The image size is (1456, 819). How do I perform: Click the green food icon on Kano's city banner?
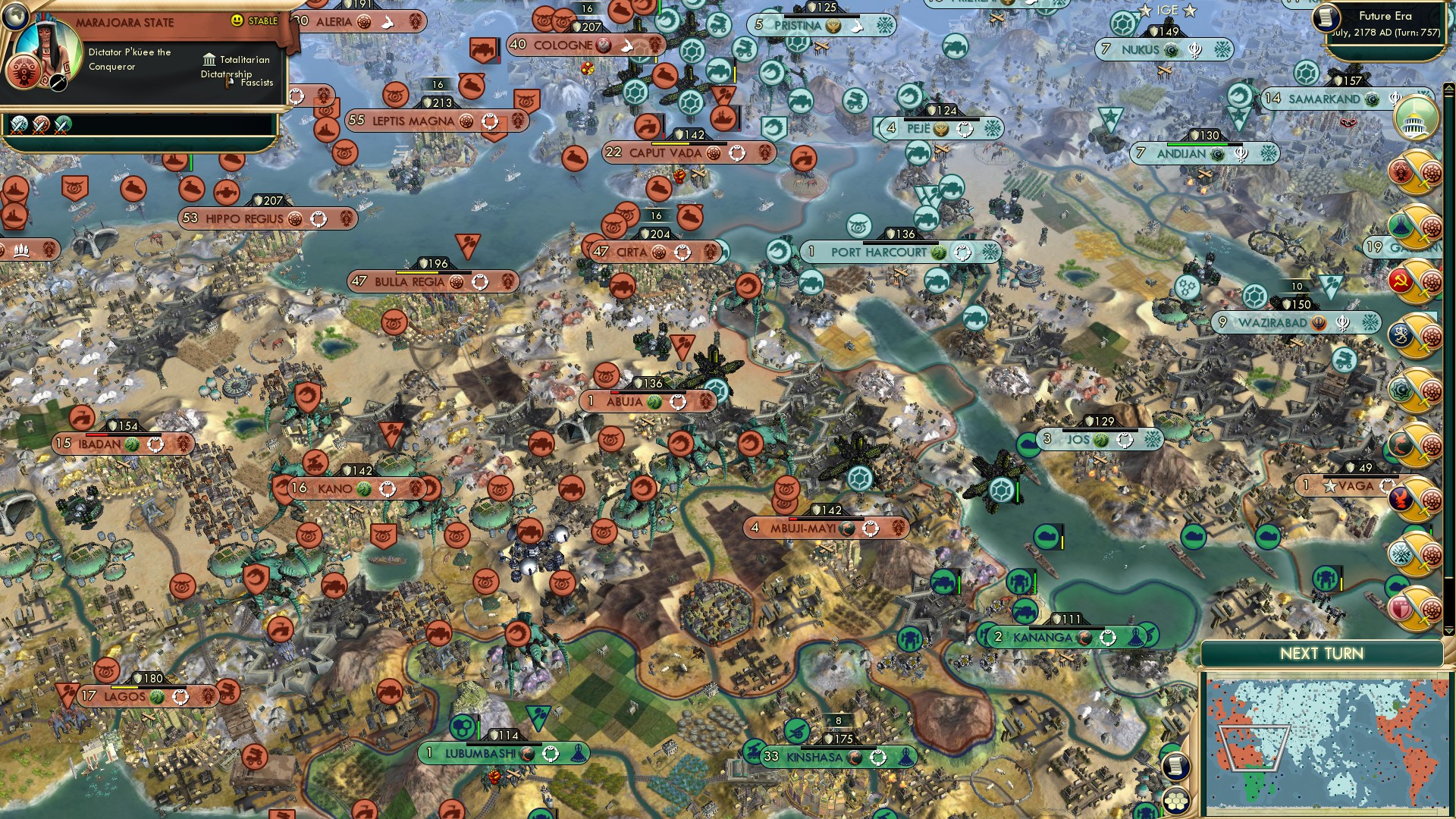364,489
